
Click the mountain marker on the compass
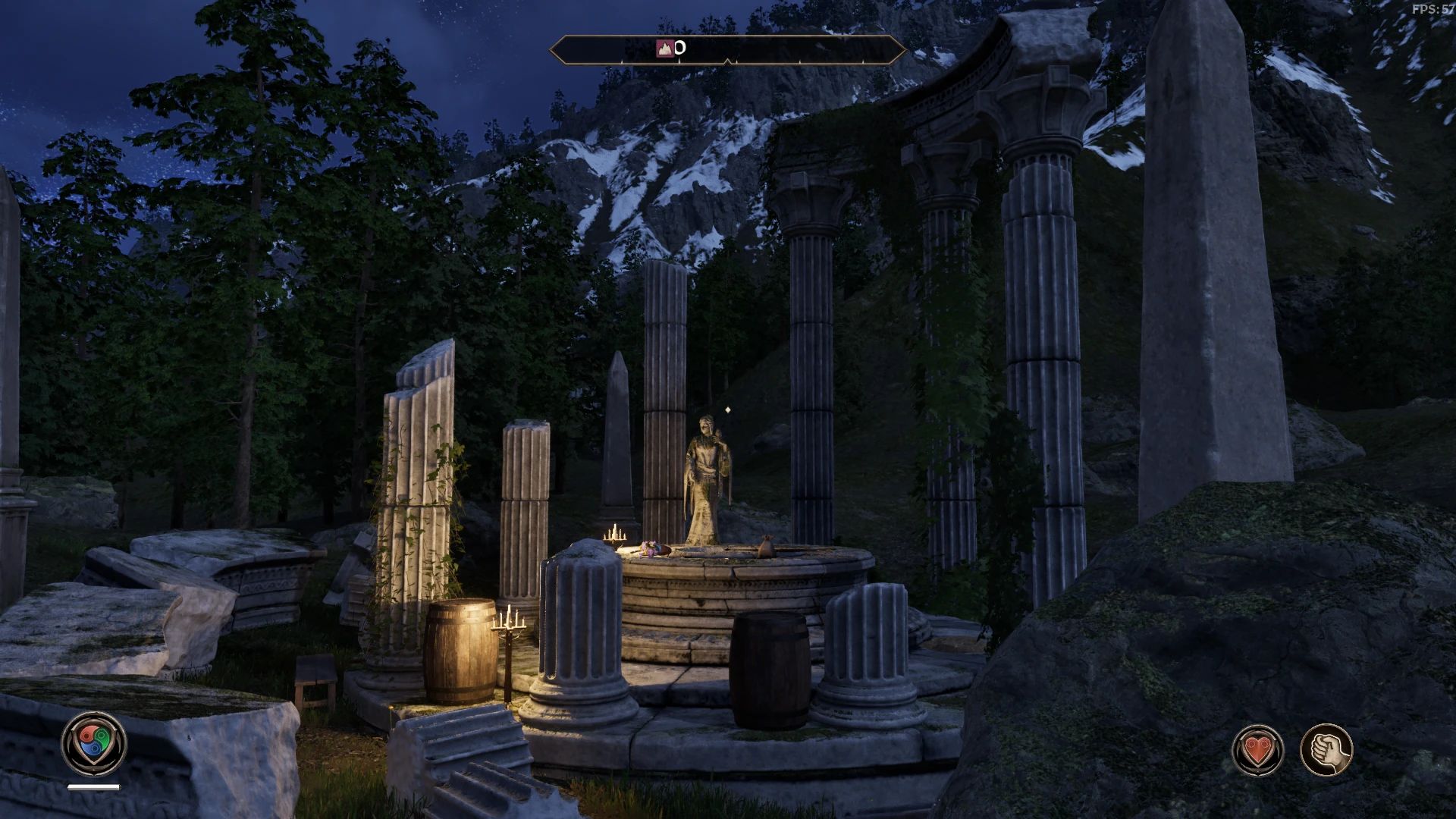pos(664,49)
